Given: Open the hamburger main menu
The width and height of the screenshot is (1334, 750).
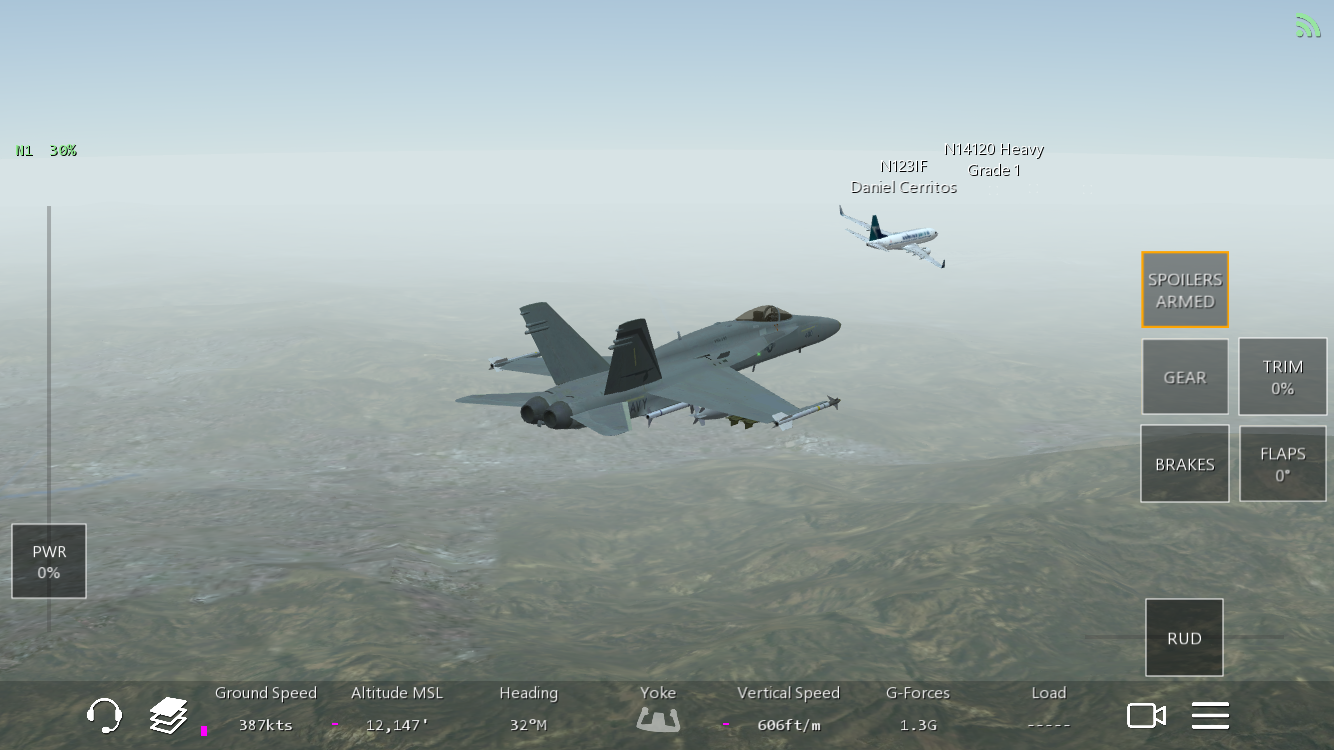Looking at the screenshot, I should tap(1210, 715).
